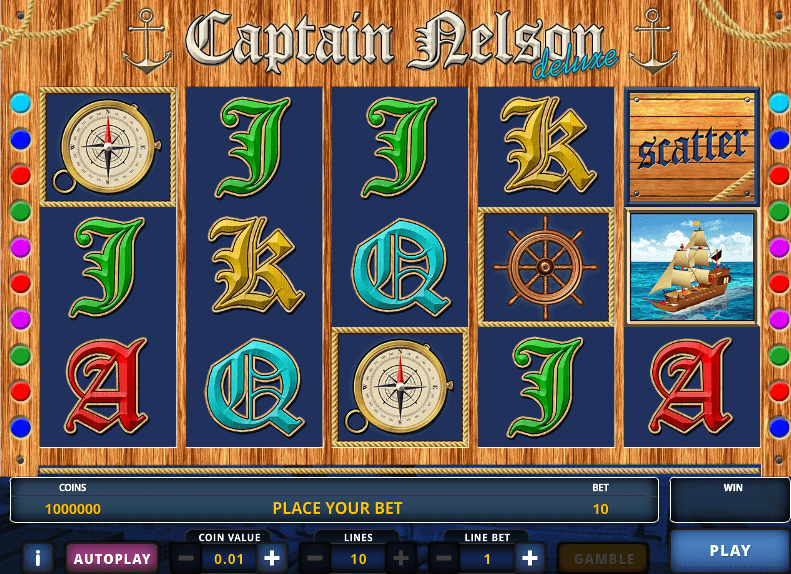Increase the coin value

coord(271,558)
